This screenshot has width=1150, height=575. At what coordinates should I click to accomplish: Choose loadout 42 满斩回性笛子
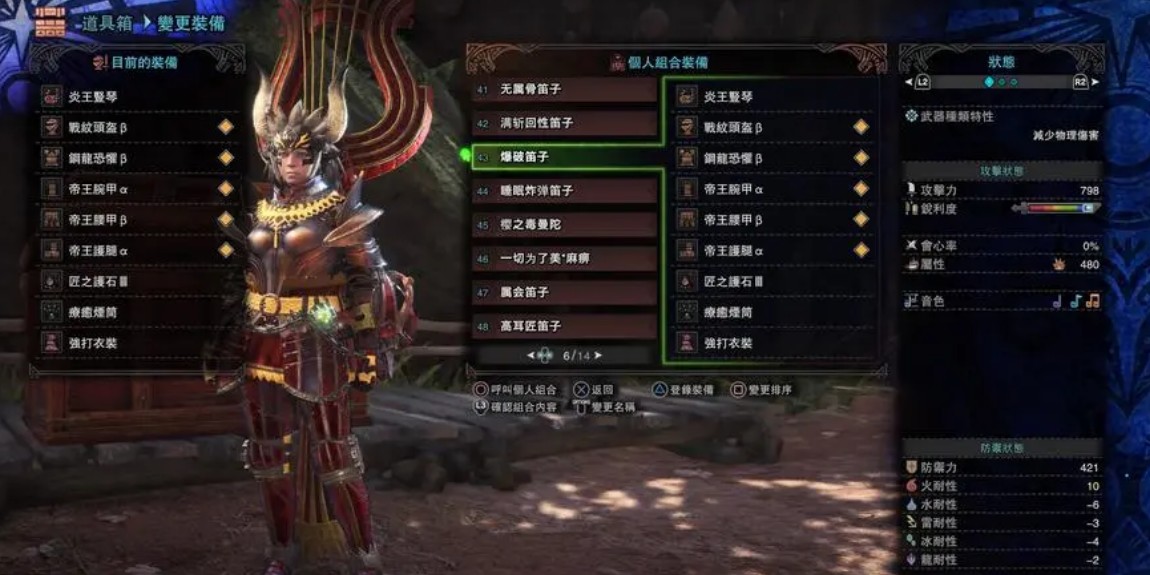565,123
